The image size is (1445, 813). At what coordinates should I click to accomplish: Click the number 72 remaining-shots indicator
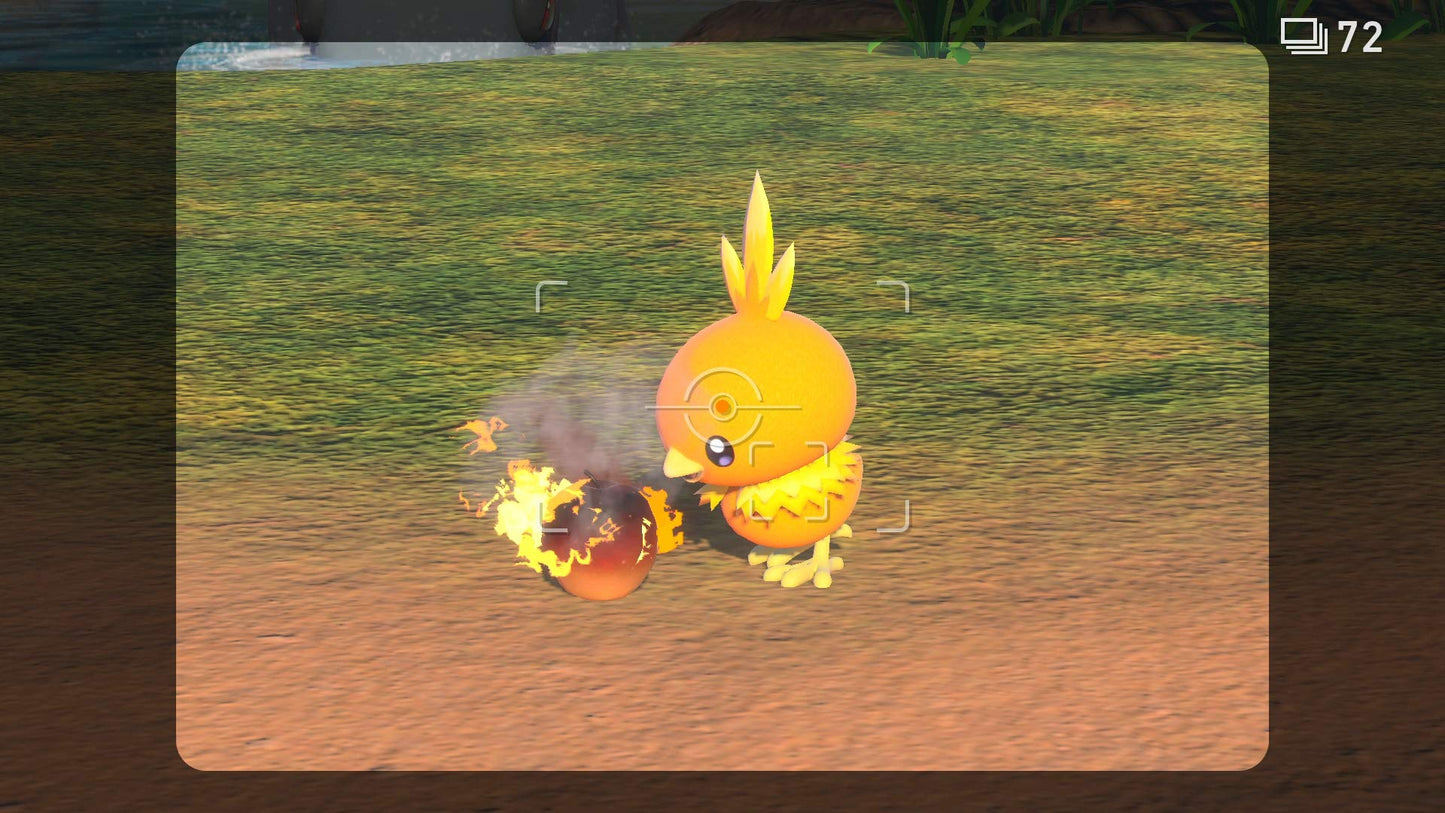tap(1359, 35)
